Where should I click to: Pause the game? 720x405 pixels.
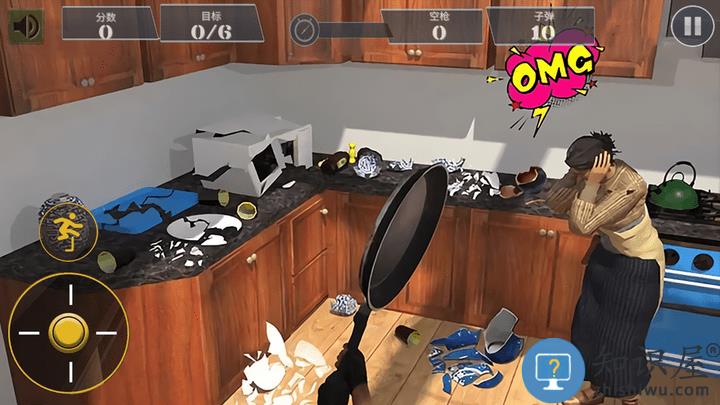pyautogui.click(x=691, y=25)
